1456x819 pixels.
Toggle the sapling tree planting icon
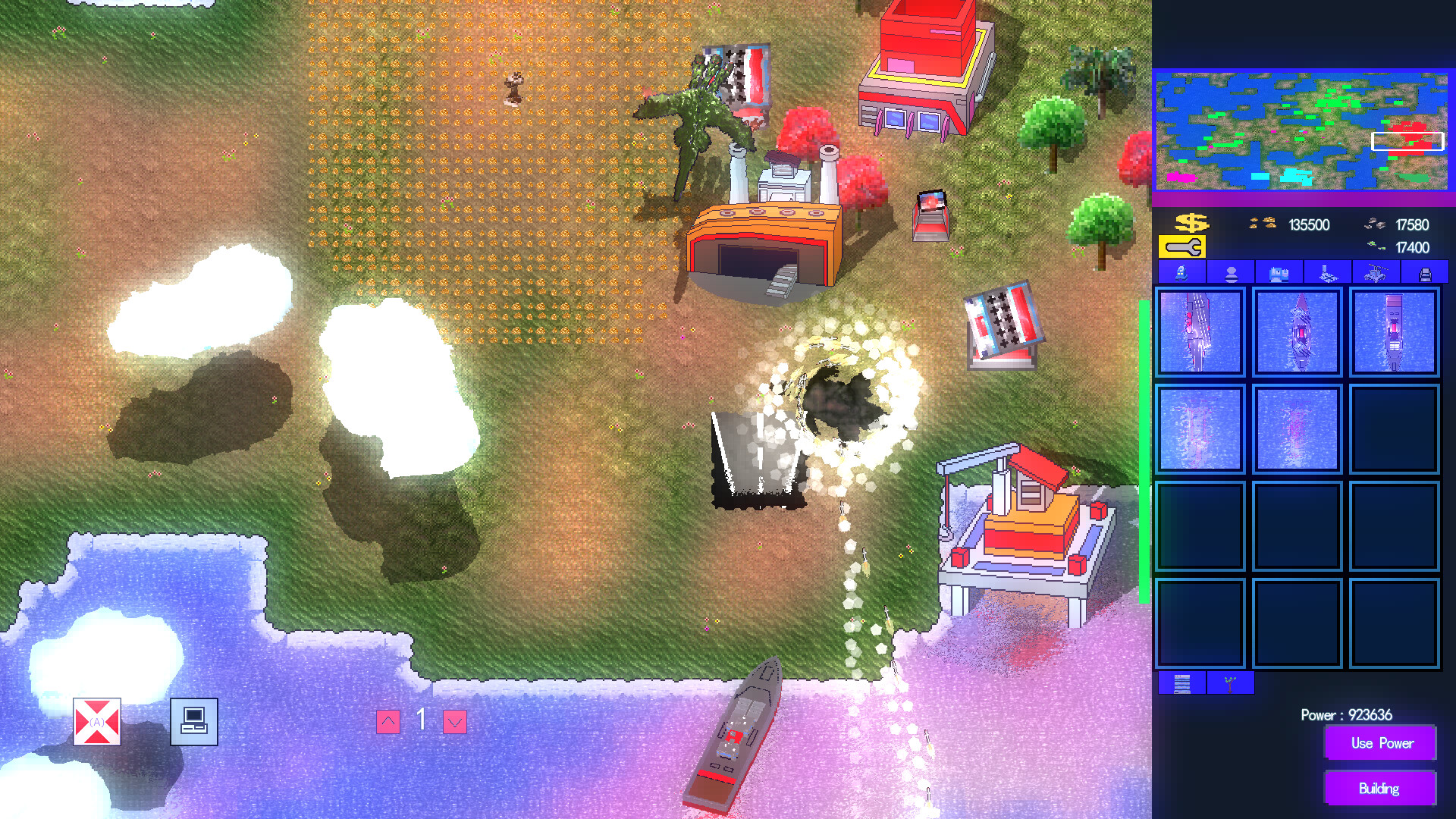click(1229, 683)
